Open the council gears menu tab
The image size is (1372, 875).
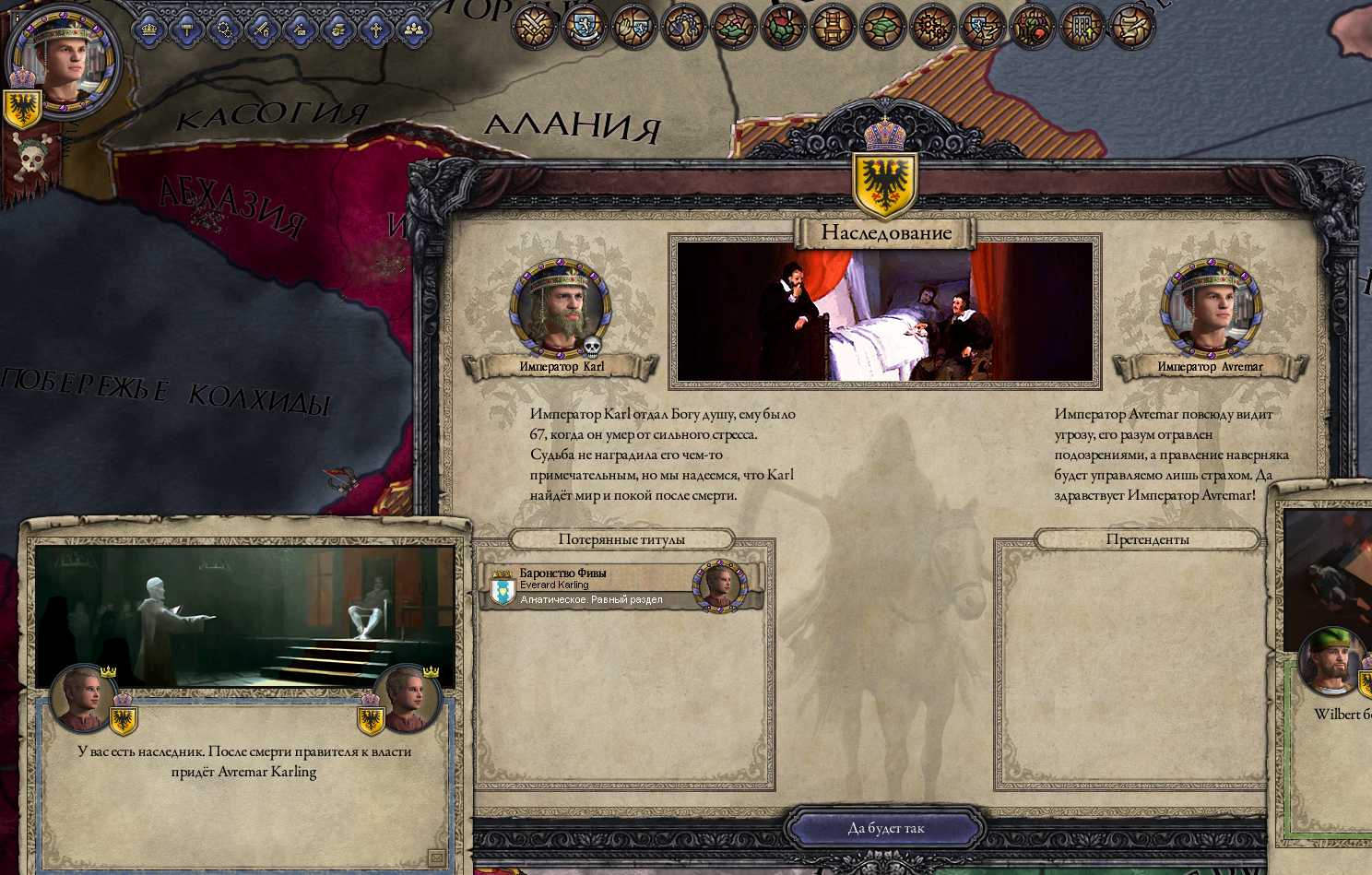coord(225,30)
